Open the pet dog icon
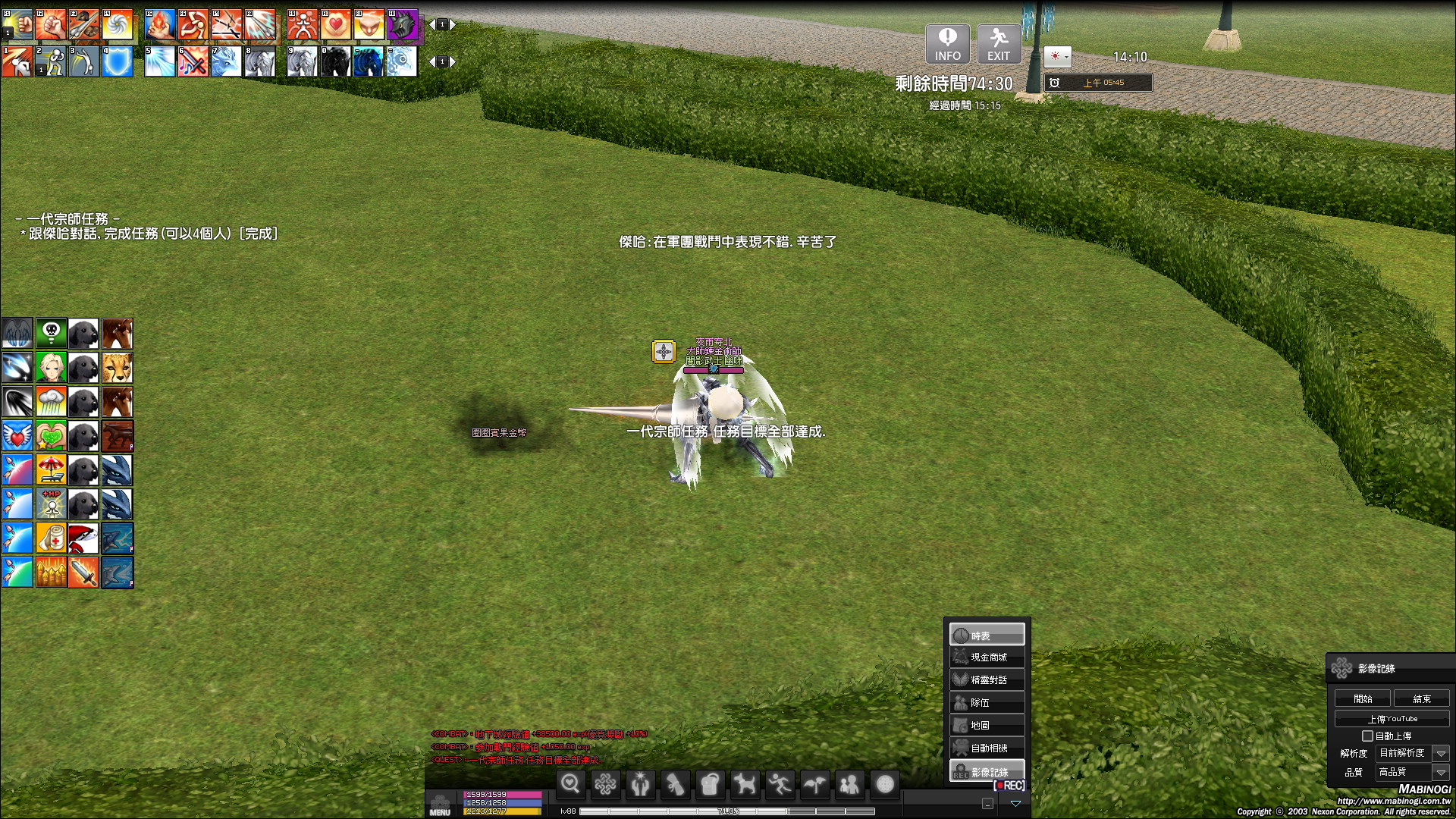 (745, 785)
